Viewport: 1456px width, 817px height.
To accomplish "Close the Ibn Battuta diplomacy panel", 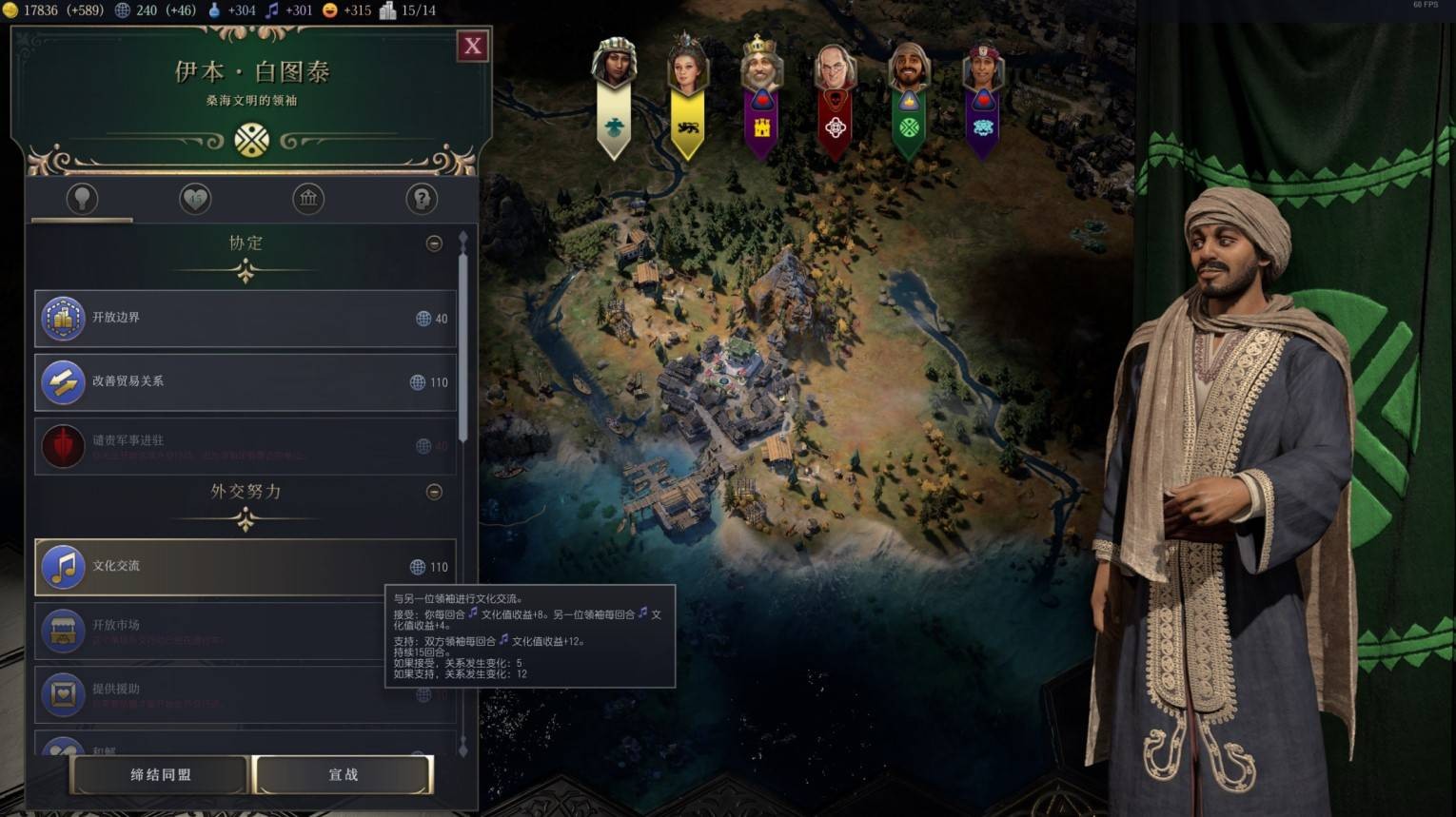I will [473, 46].
